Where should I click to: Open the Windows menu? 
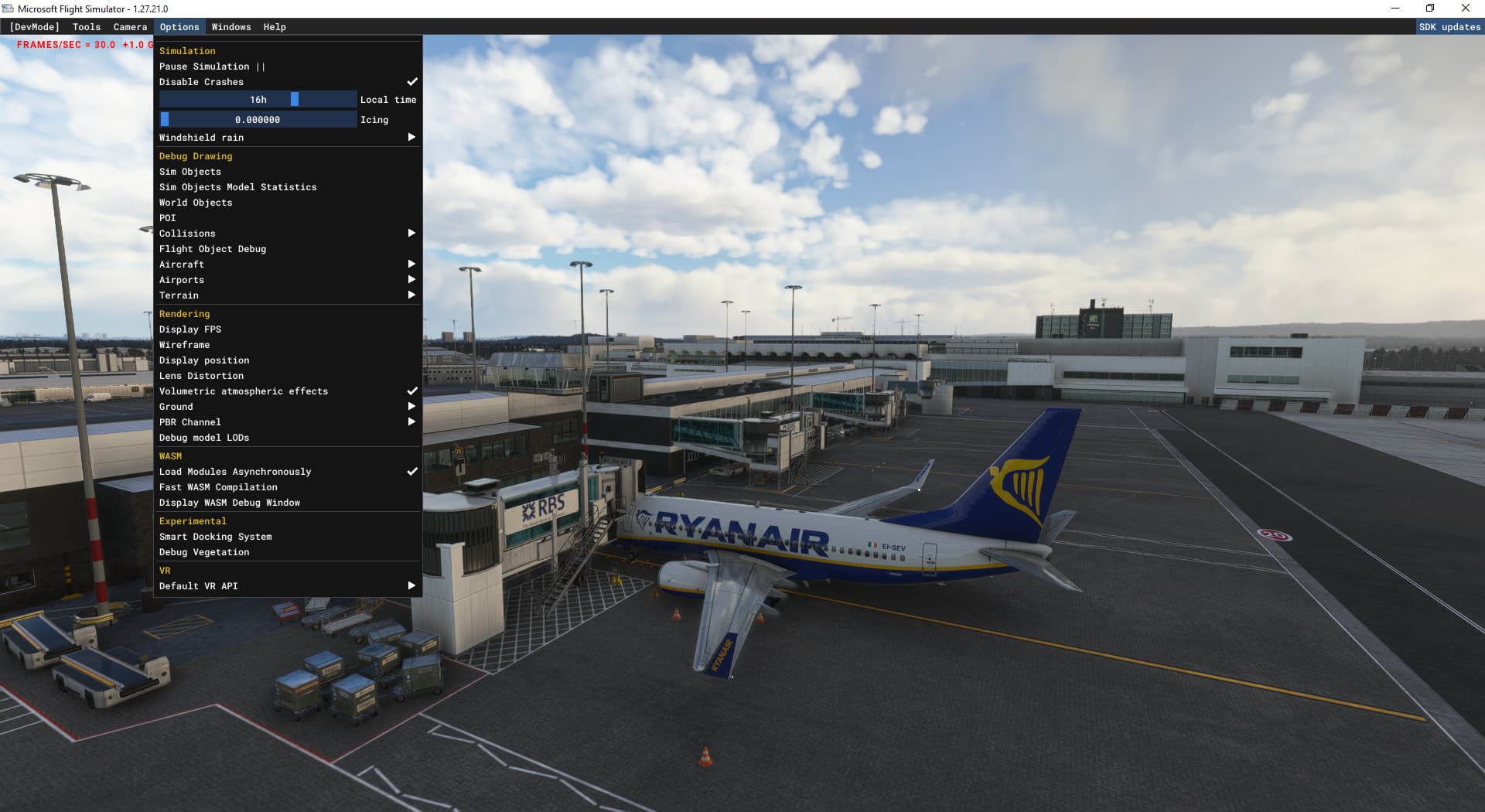tap(230, 26)
